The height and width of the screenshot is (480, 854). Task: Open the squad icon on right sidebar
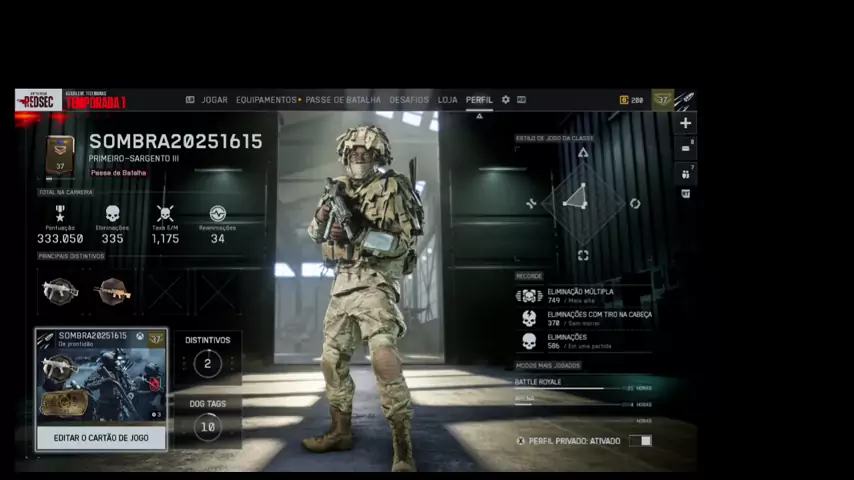pos(685,172)
